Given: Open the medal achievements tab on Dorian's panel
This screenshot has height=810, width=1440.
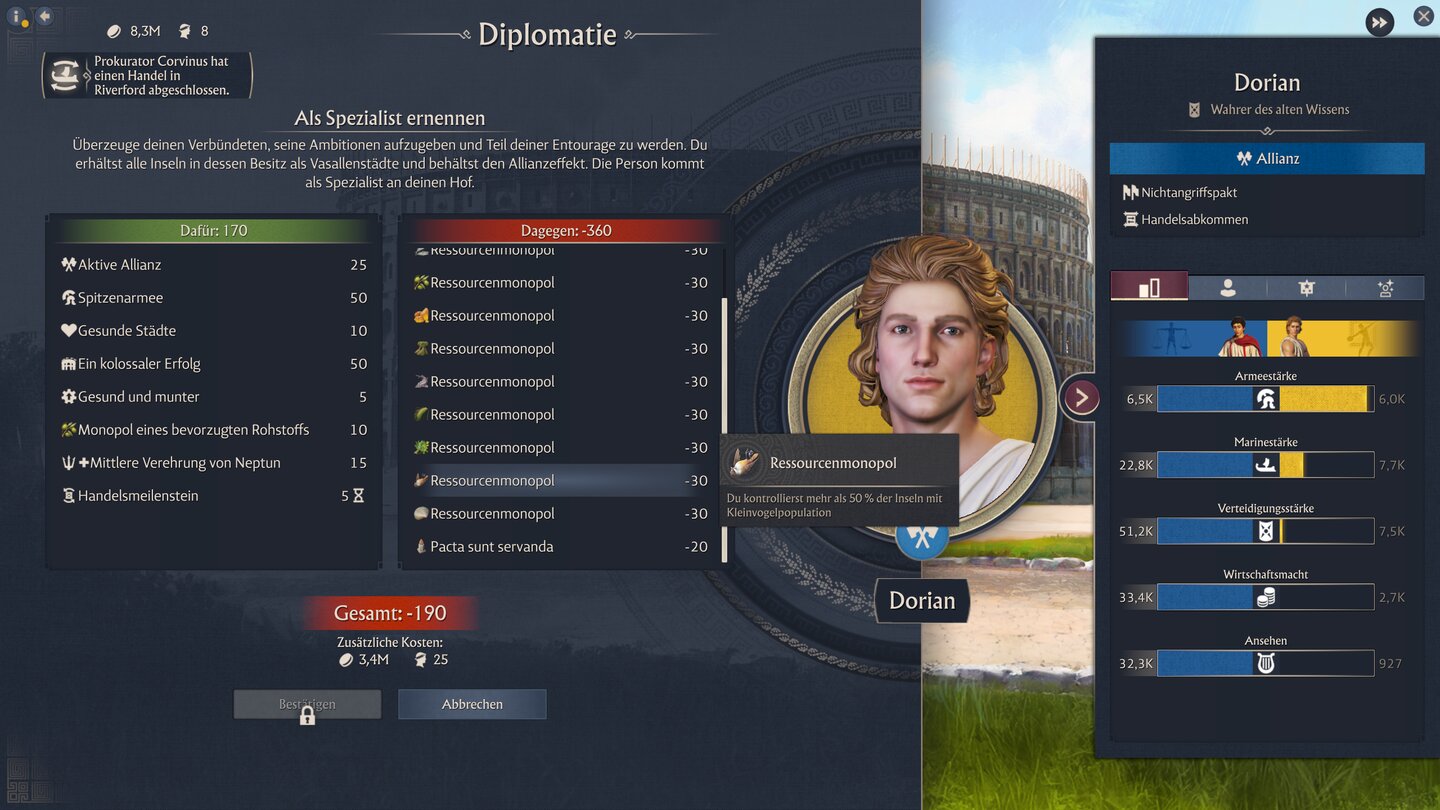Looking at the screenshot, I should click(x=1305, y=287).
